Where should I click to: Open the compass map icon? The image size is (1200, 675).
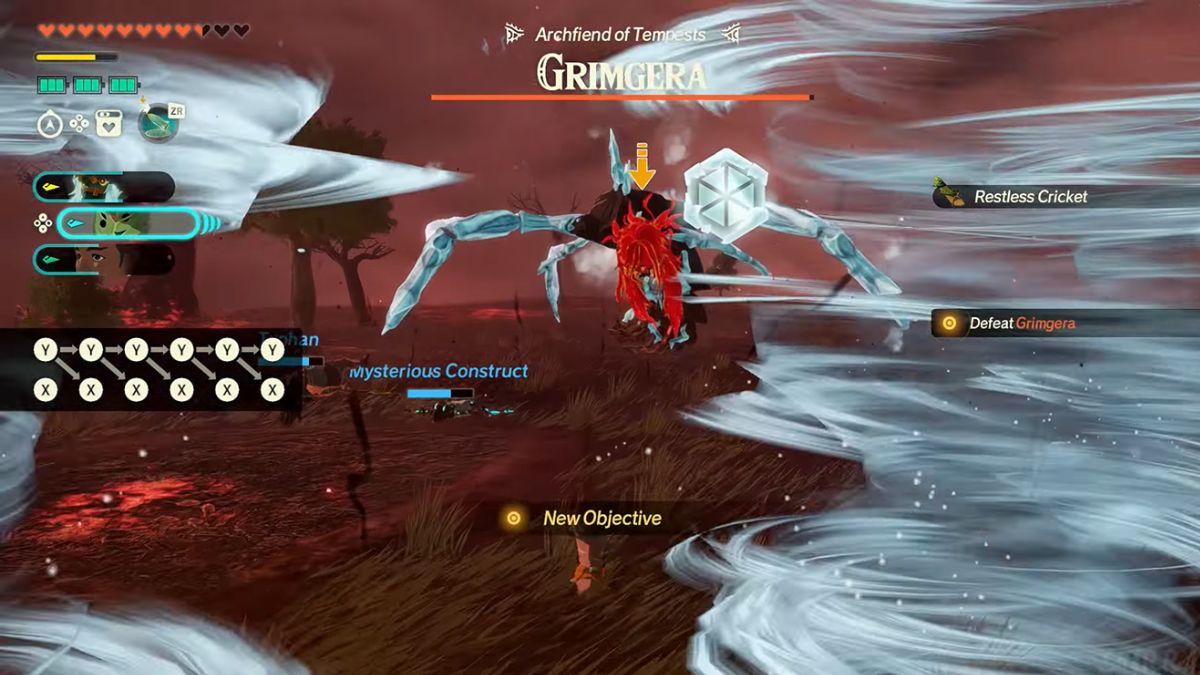point(50,124)
